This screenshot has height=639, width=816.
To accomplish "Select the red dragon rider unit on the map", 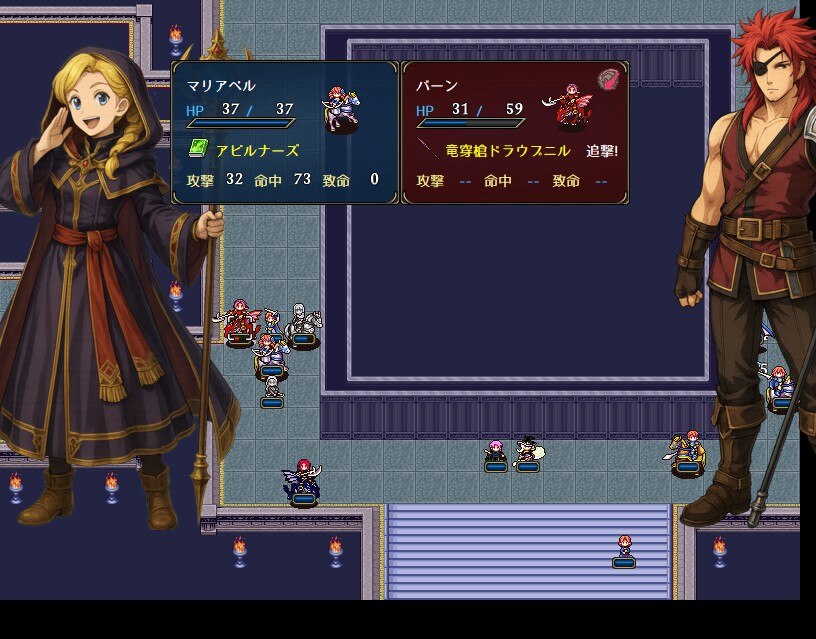I will (x=239, y=321).
